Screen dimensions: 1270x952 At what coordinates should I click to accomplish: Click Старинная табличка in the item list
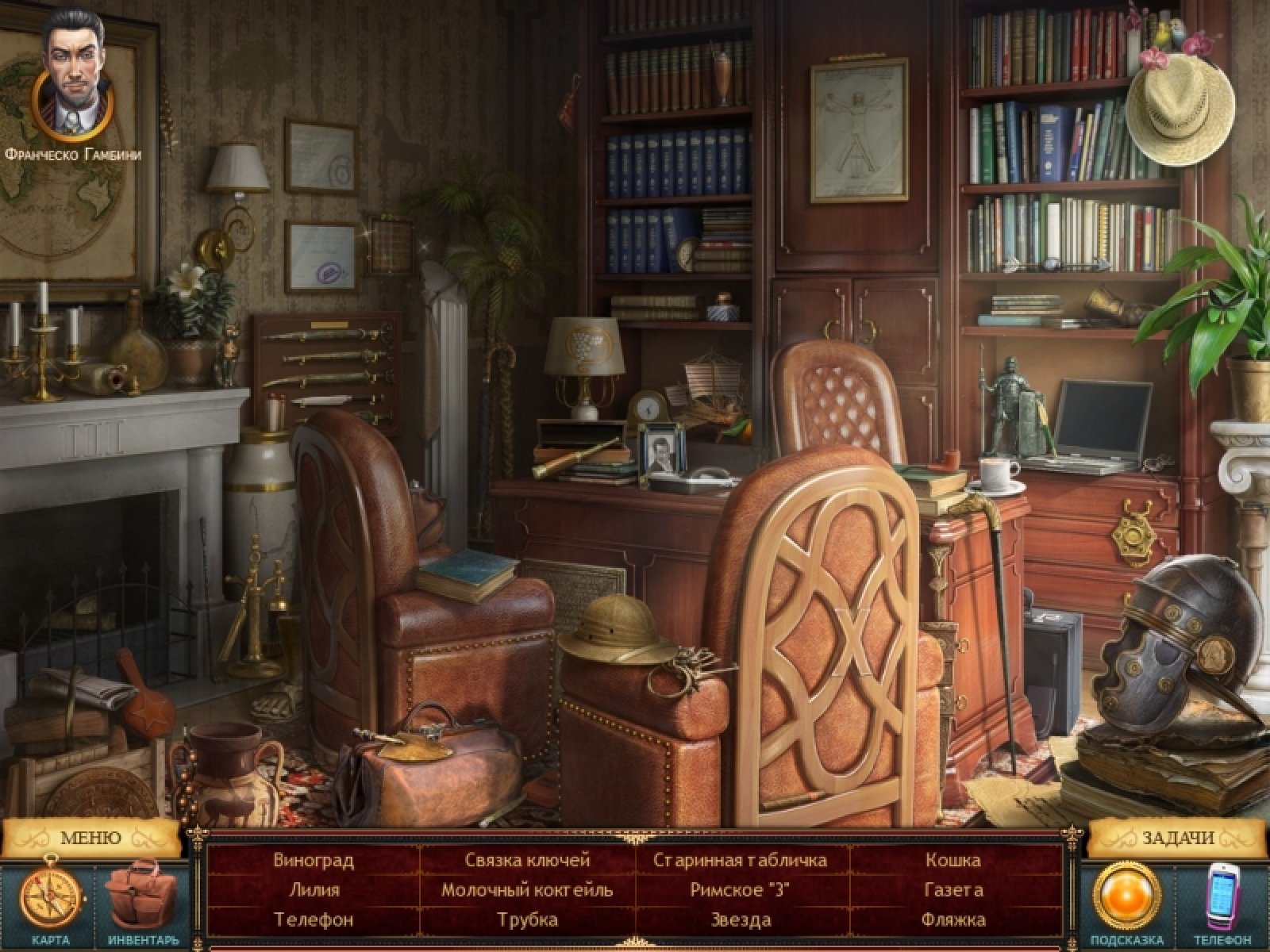point(741,860)
